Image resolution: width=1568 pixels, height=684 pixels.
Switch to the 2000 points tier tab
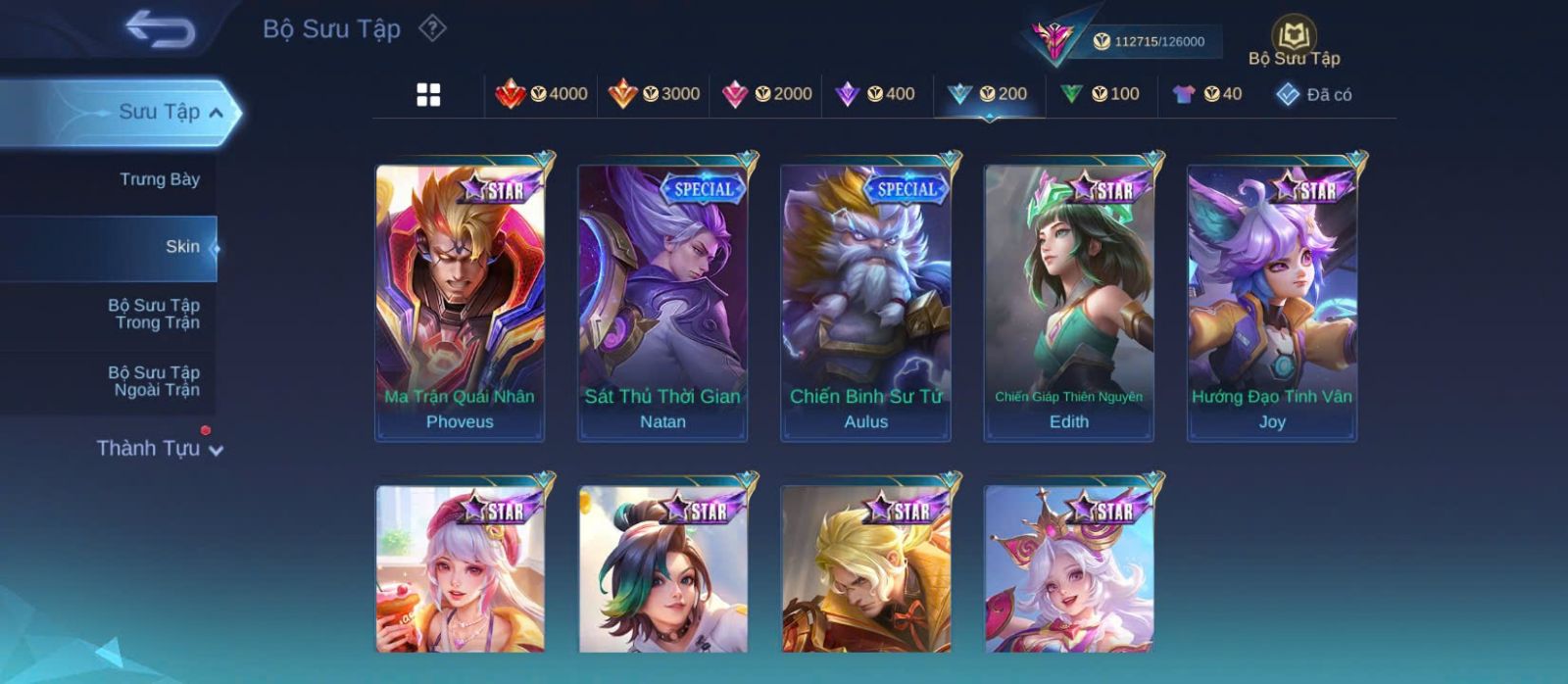766,94
